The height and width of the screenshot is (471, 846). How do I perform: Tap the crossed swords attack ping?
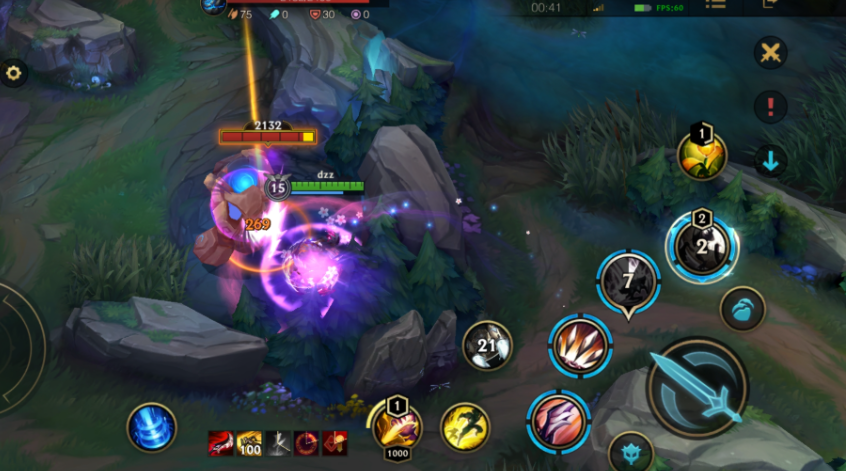tap(769, 53)
